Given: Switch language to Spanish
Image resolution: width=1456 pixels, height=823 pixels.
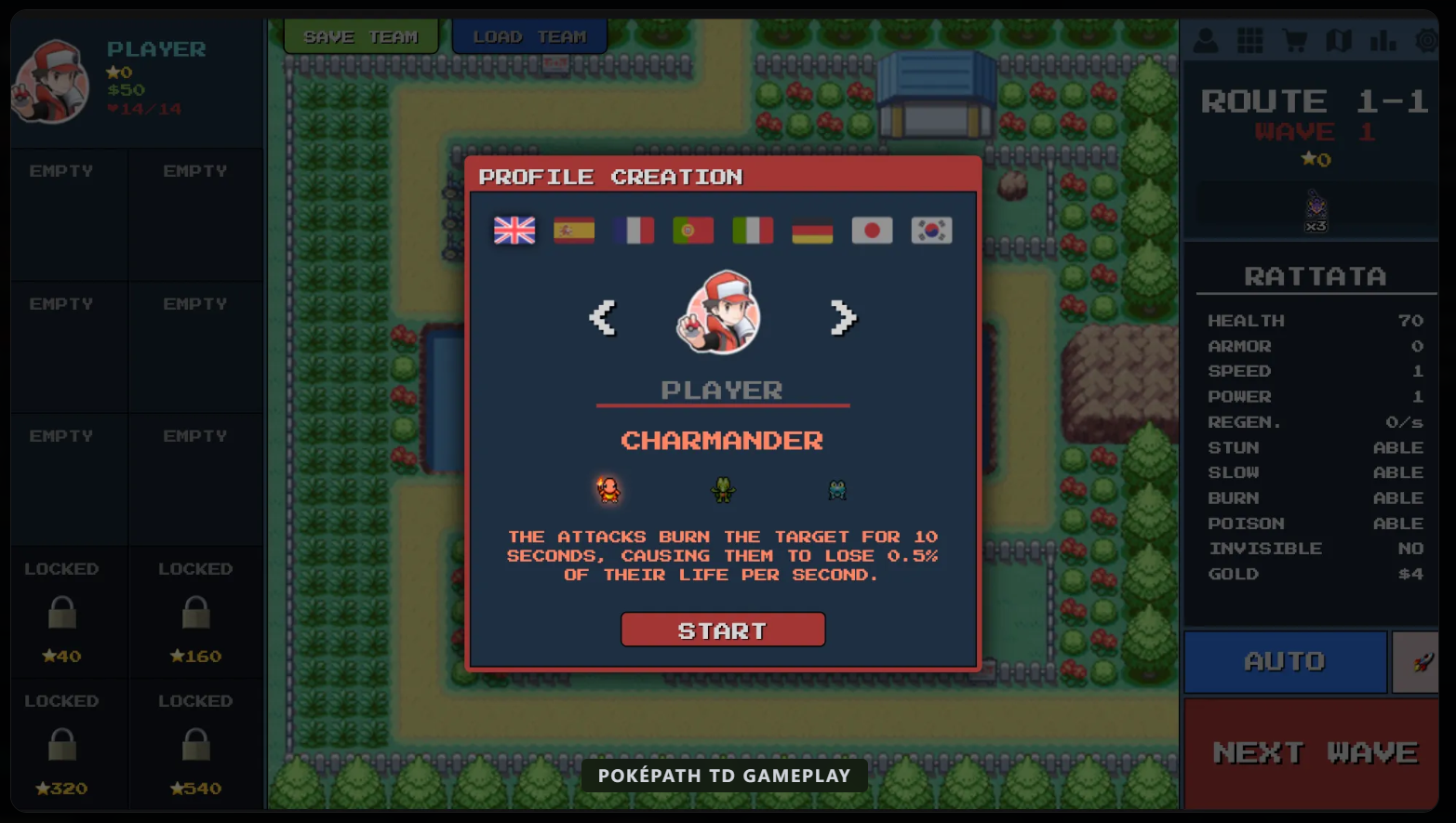Looking at the screenshot, I should (573, 230).
